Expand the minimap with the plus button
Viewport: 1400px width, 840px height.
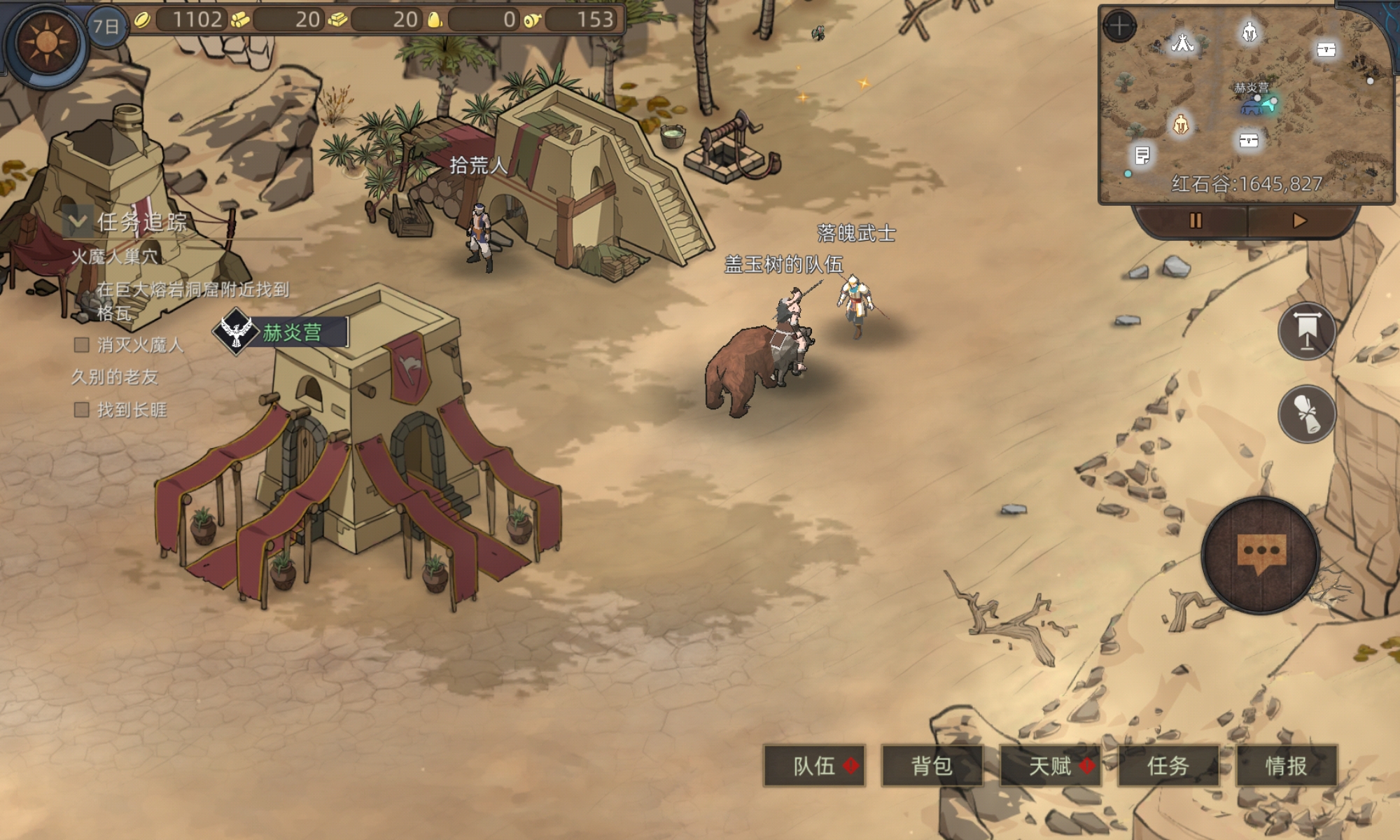coord(1119,27)
